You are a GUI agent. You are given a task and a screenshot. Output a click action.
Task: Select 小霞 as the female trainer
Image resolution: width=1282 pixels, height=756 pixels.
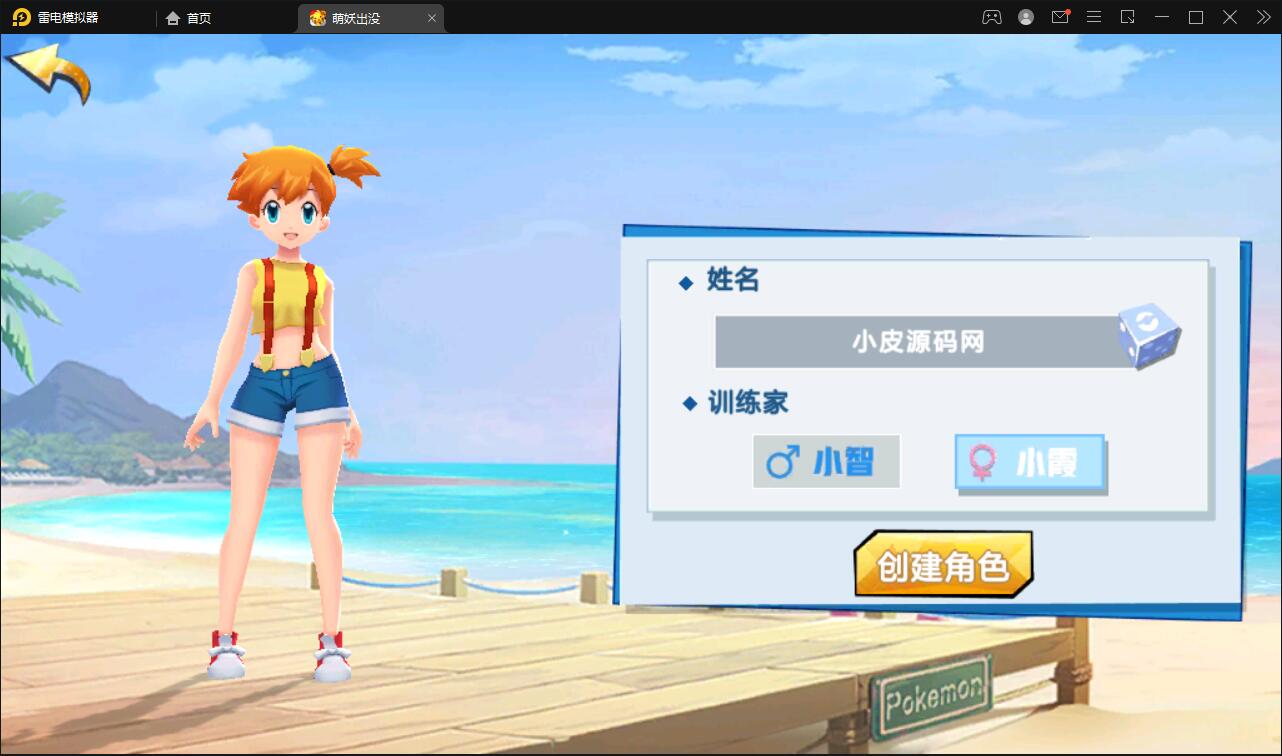(1029, 461)
